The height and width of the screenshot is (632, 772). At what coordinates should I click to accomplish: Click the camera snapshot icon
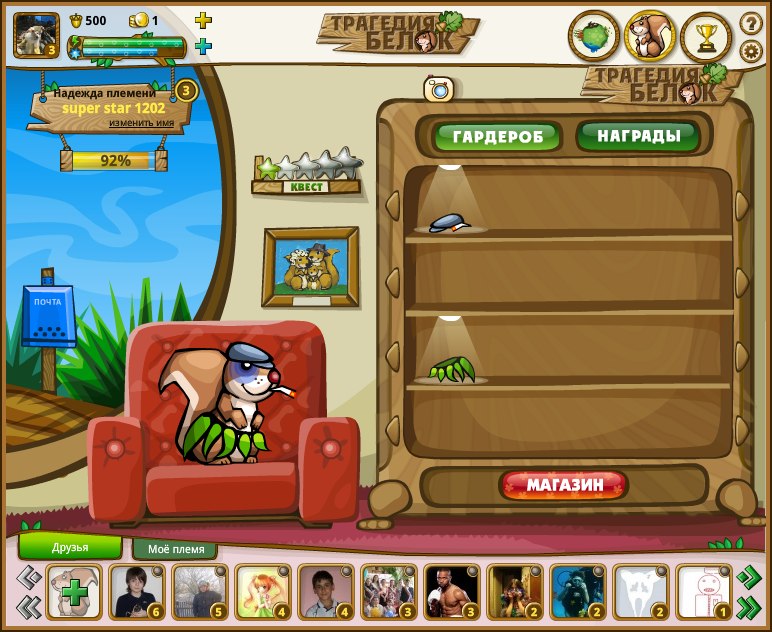tap(438, 89)
